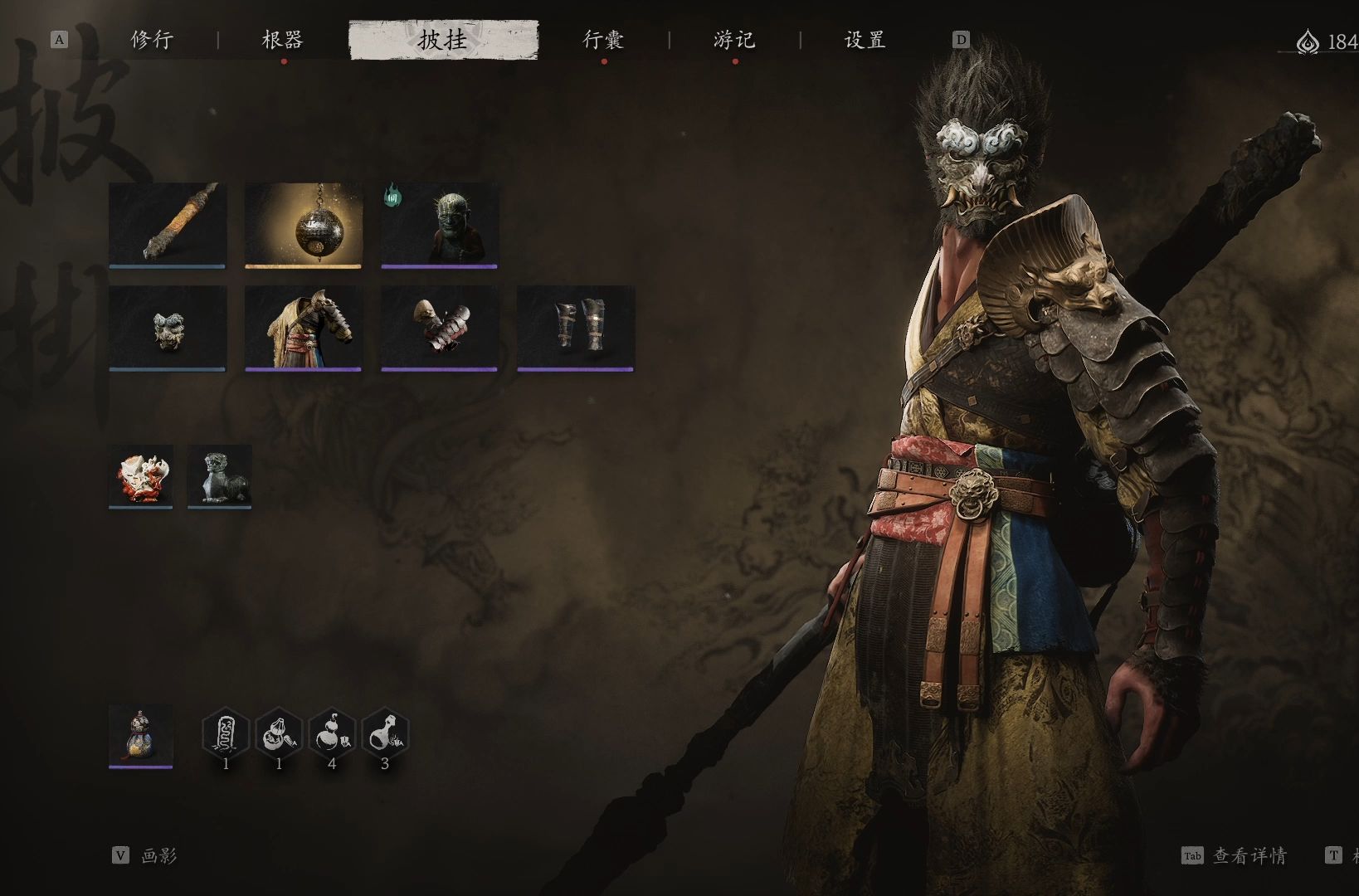Image resolution: width=1359 pixels, height=896 pixels.
Task: Switch to the 行囊 inventory tab
Action: 603,40
